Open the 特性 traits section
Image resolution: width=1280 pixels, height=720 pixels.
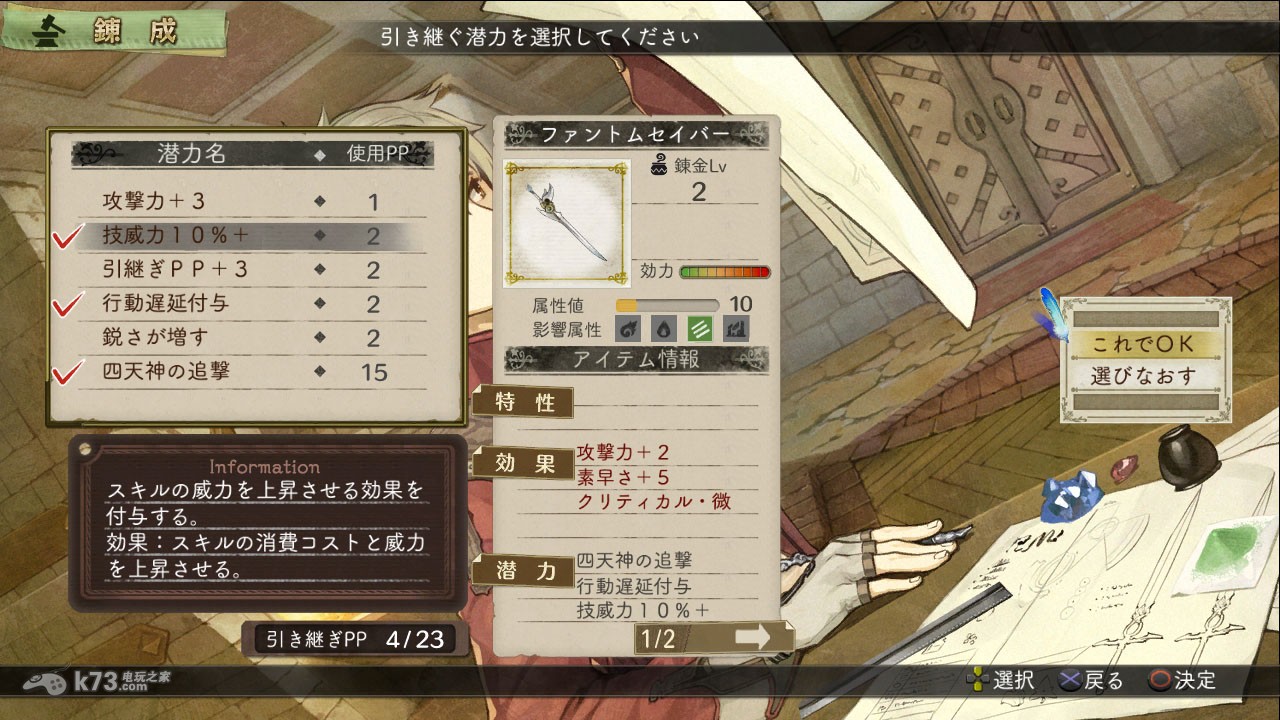coord(525,402)
